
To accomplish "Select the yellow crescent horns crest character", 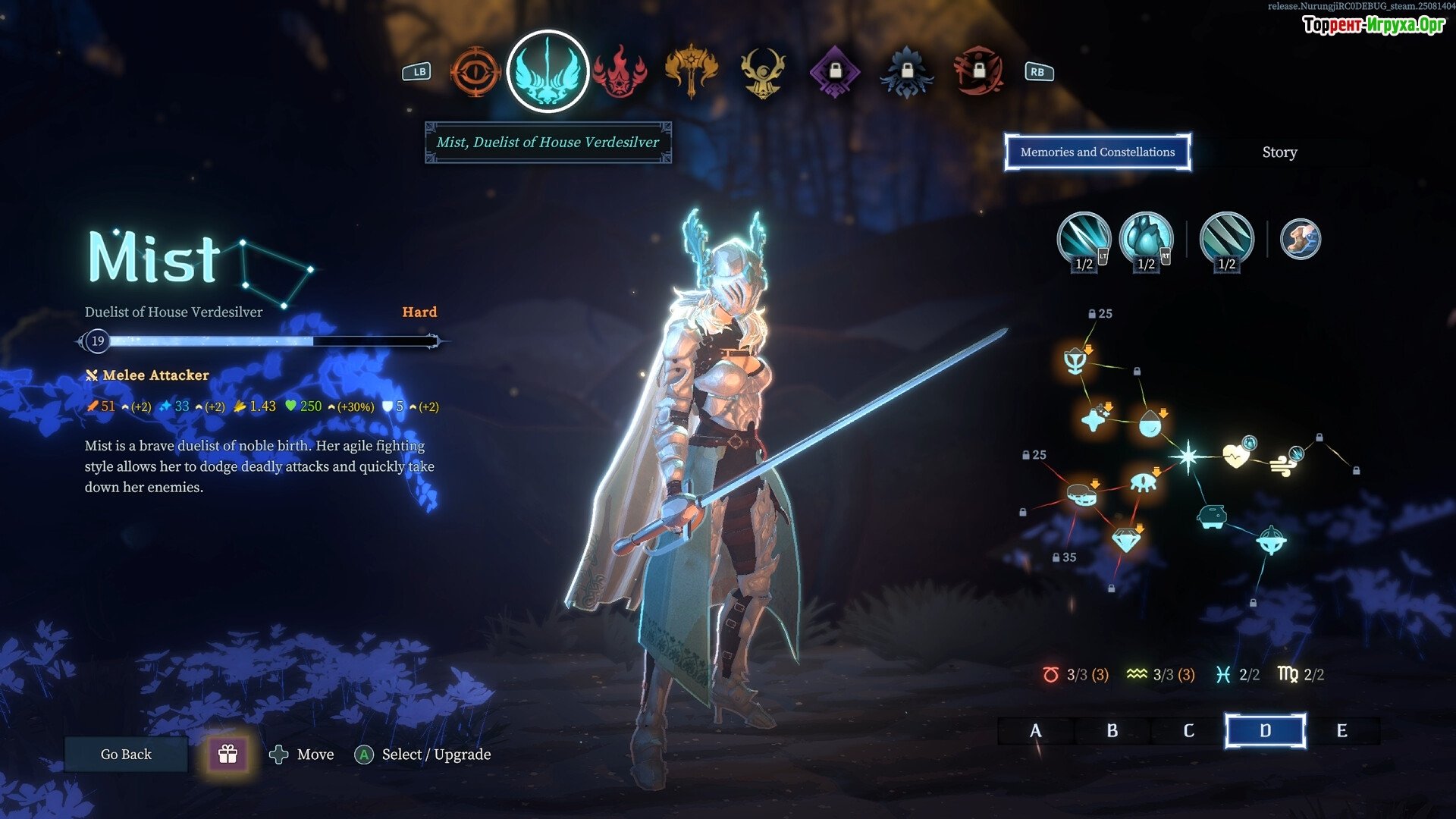I will pyautogui.click(x=762, y=72).
